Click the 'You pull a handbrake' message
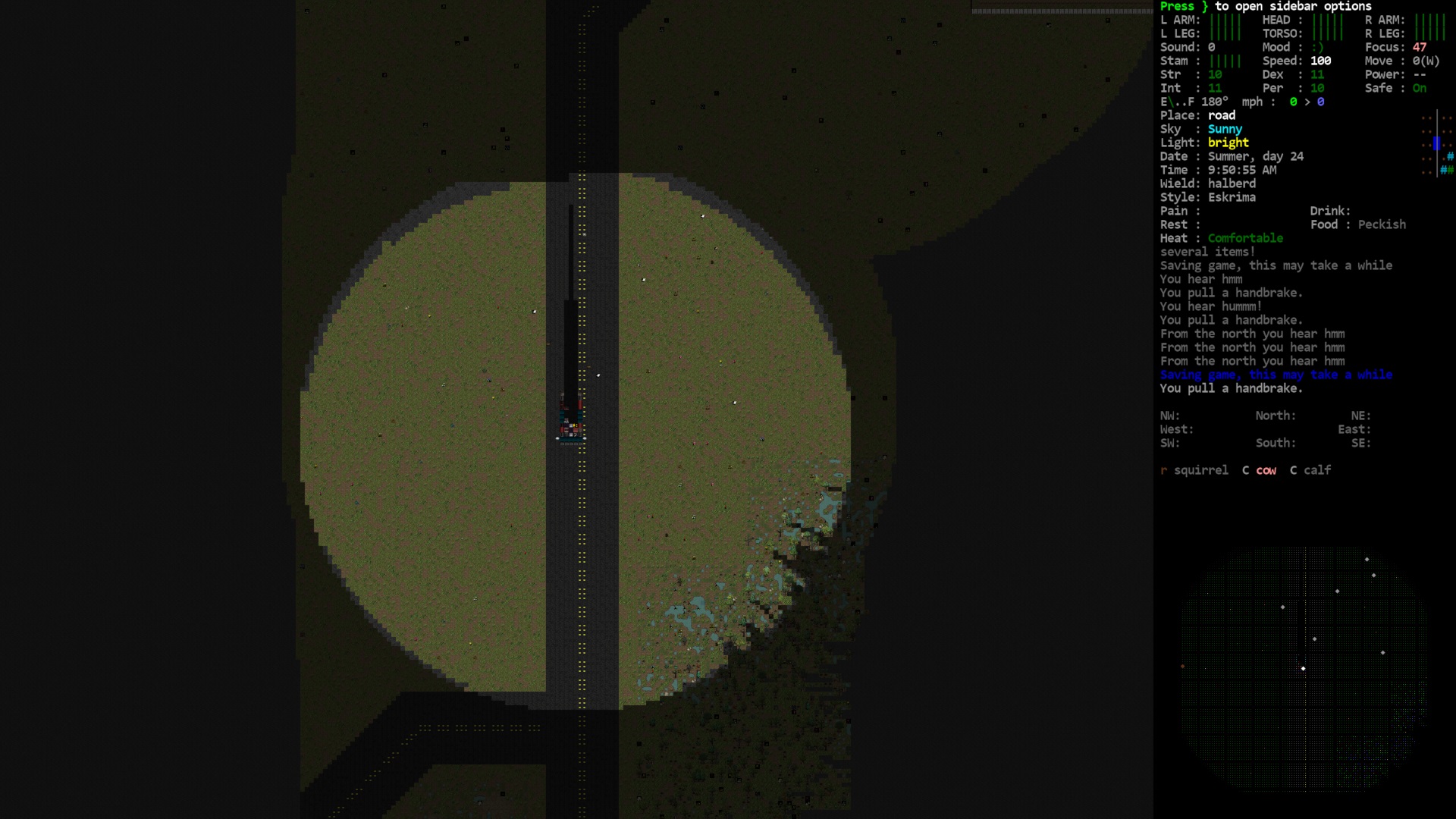Screen dimensions: 1456x819 [1231, 388]
